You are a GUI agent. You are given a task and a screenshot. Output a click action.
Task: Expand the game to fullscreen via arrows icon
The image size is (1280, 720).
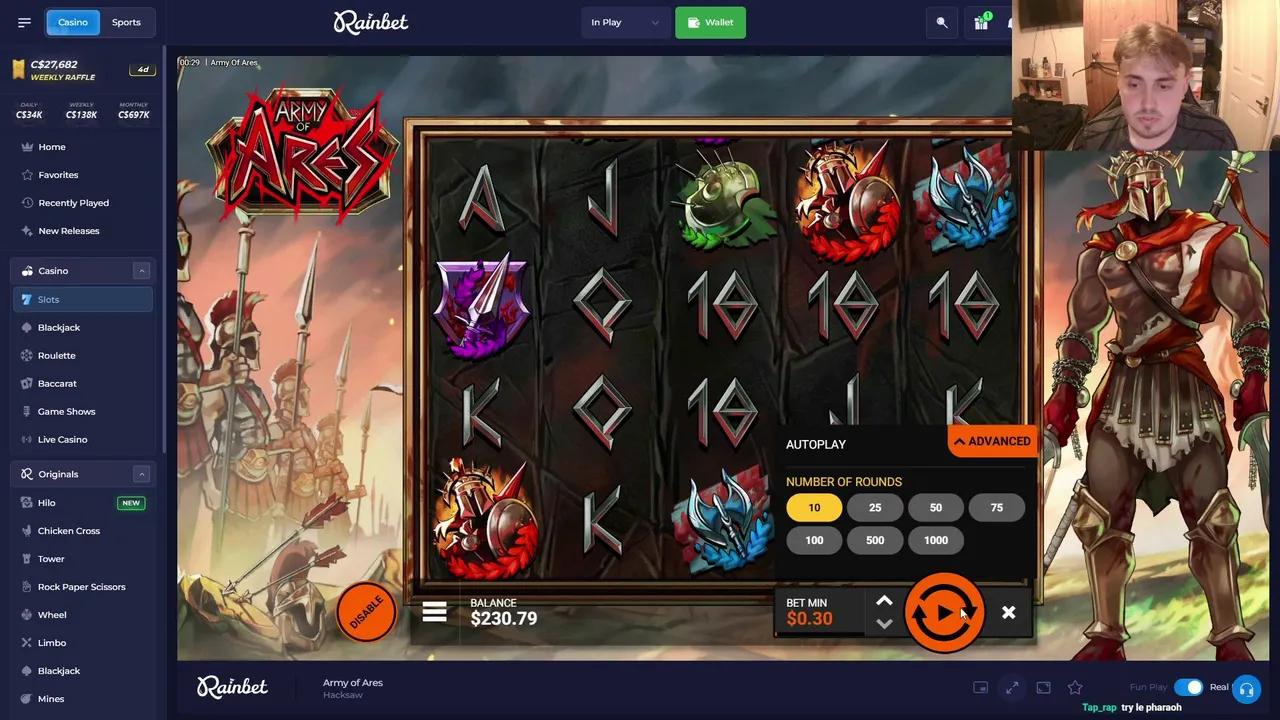point(1011,687)
